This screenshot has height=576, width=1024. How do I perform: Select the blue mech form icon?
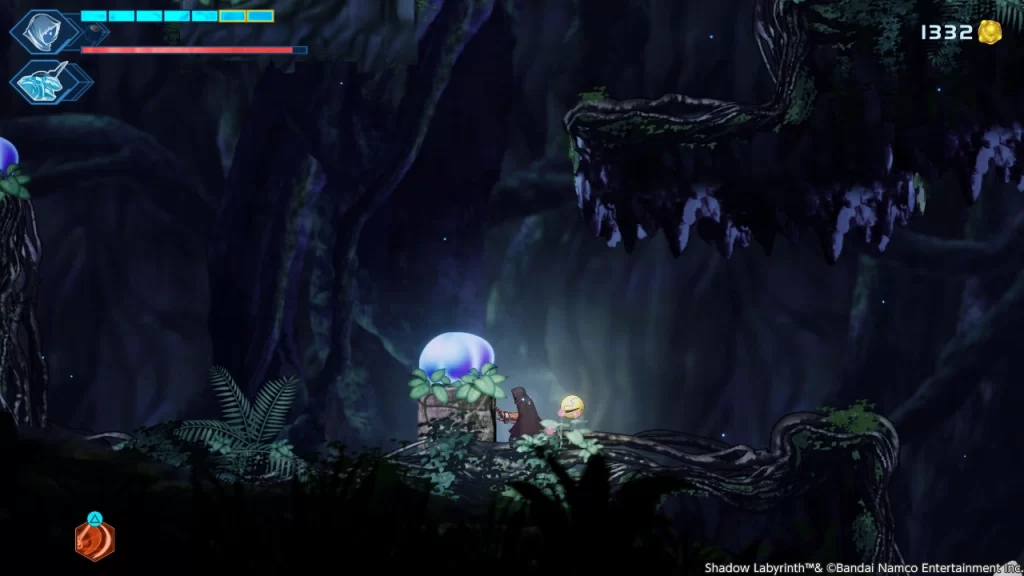(45, 81)
